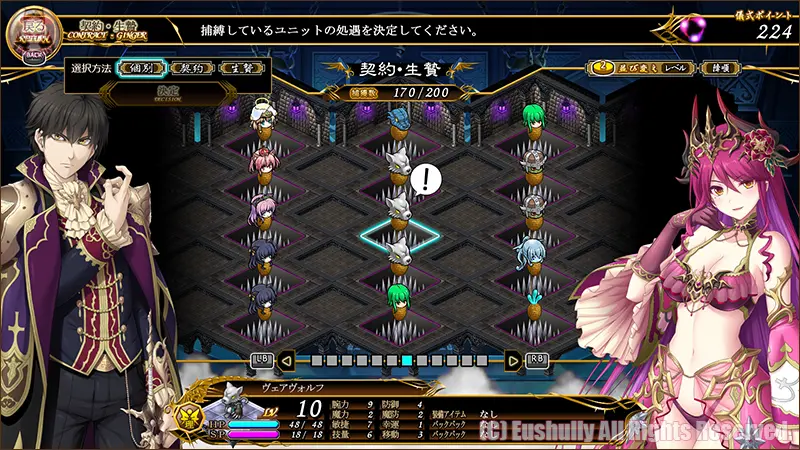Choose the 契約 contract selection method
The image size is (800, 450).
188,68
